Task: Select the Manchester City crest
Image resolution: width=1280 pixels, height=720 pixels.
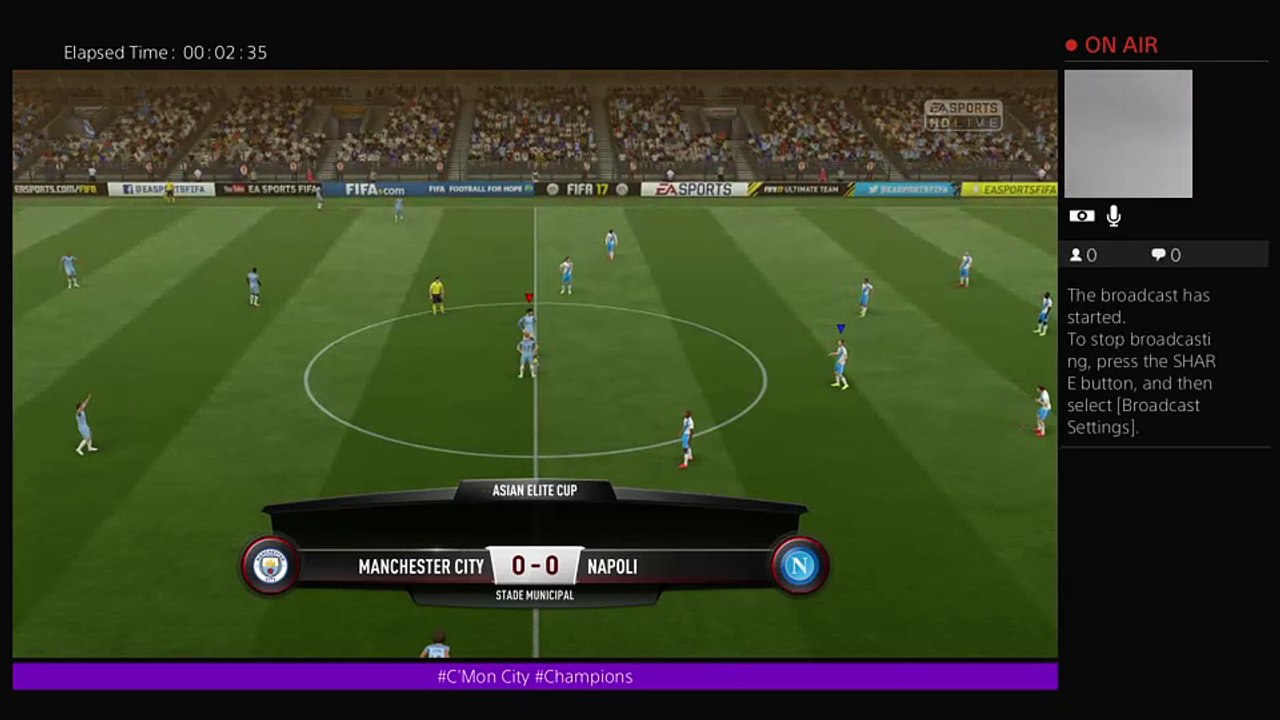Action: 270,566
